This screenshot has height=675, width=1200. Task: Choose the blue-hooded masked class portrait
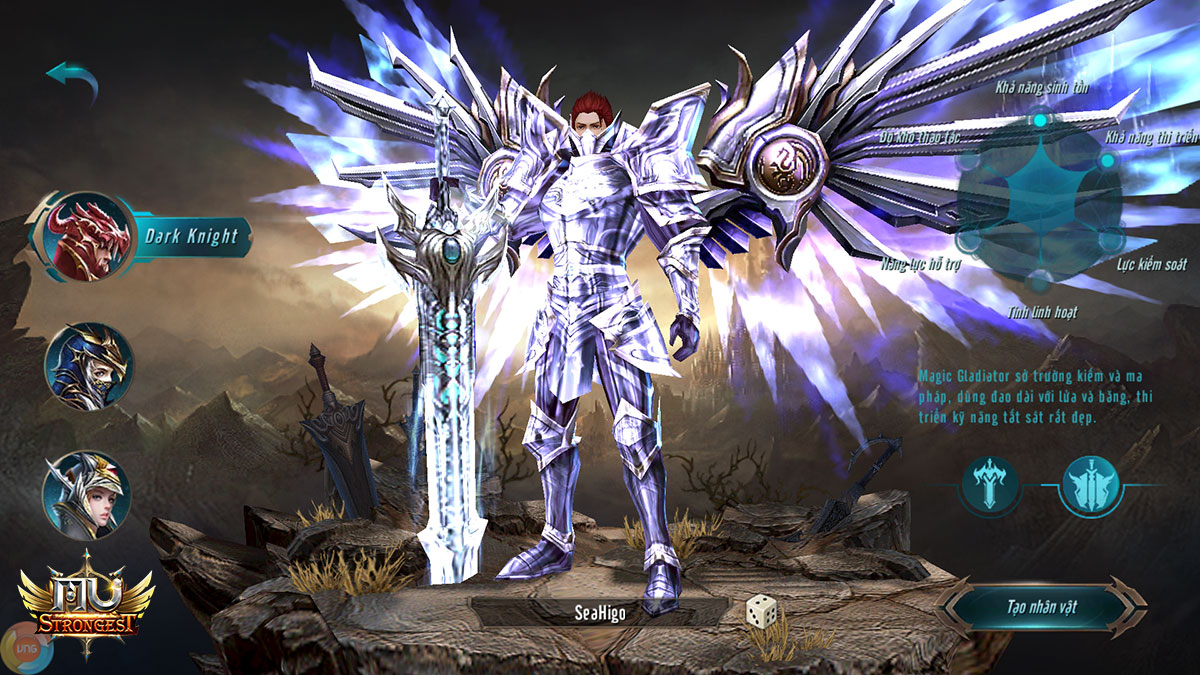(88, 365)
